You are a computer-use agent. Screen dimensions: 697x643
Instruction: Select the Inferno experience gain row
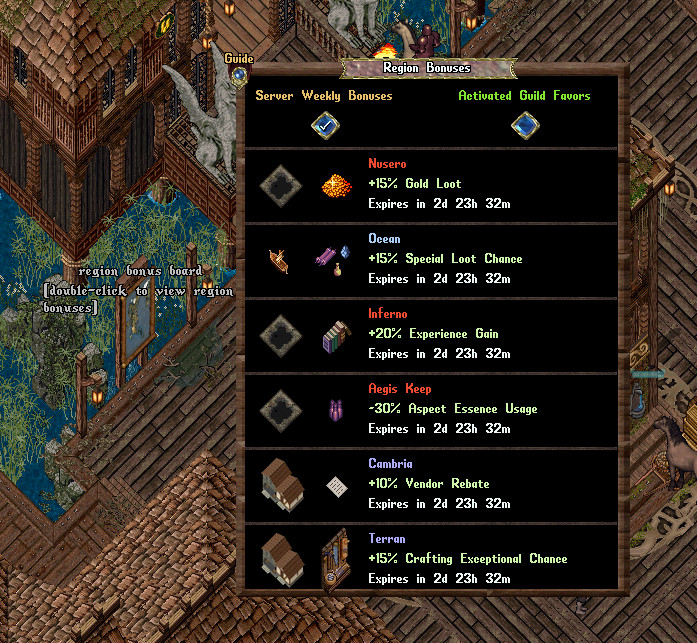[432, 334]
